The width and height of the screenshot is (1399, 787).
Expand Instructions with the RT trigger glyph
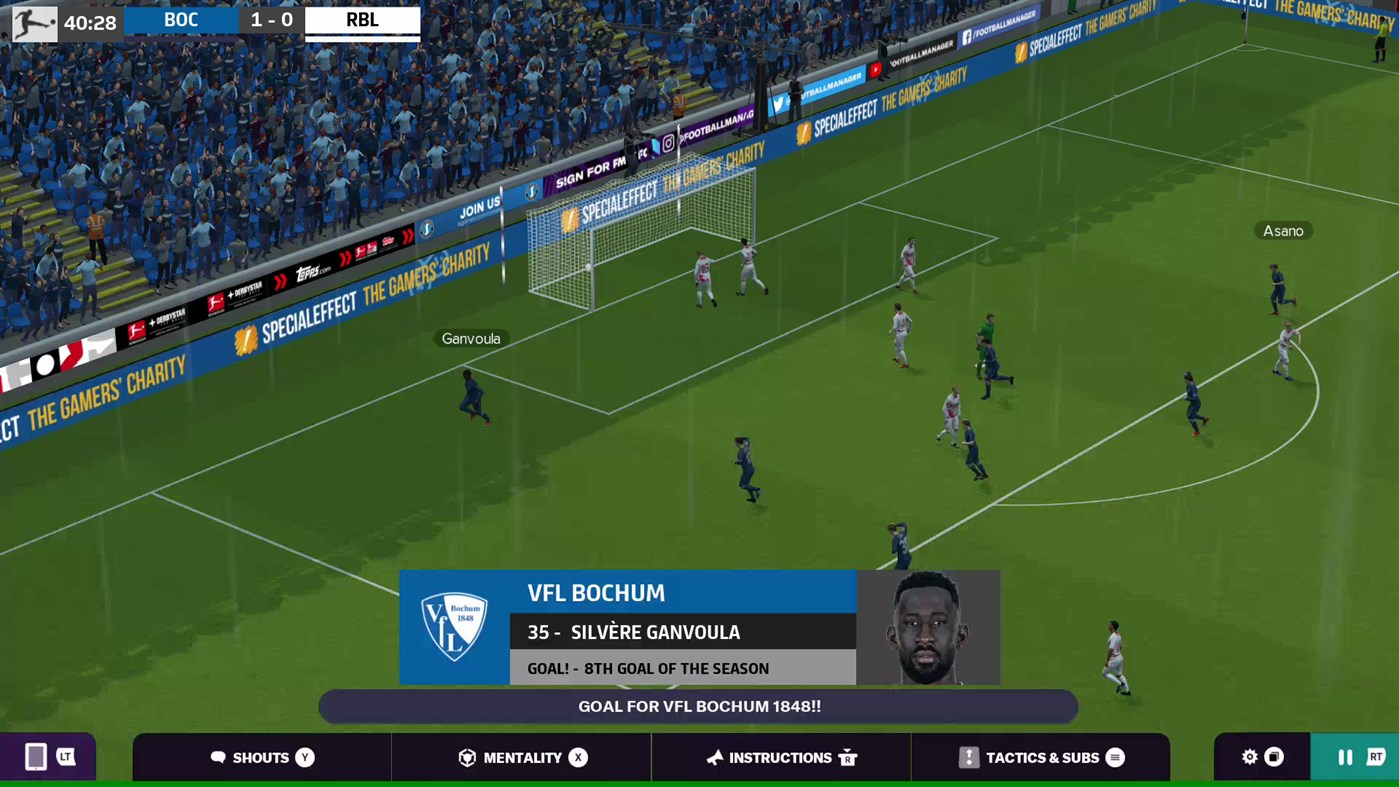point(848,757)
